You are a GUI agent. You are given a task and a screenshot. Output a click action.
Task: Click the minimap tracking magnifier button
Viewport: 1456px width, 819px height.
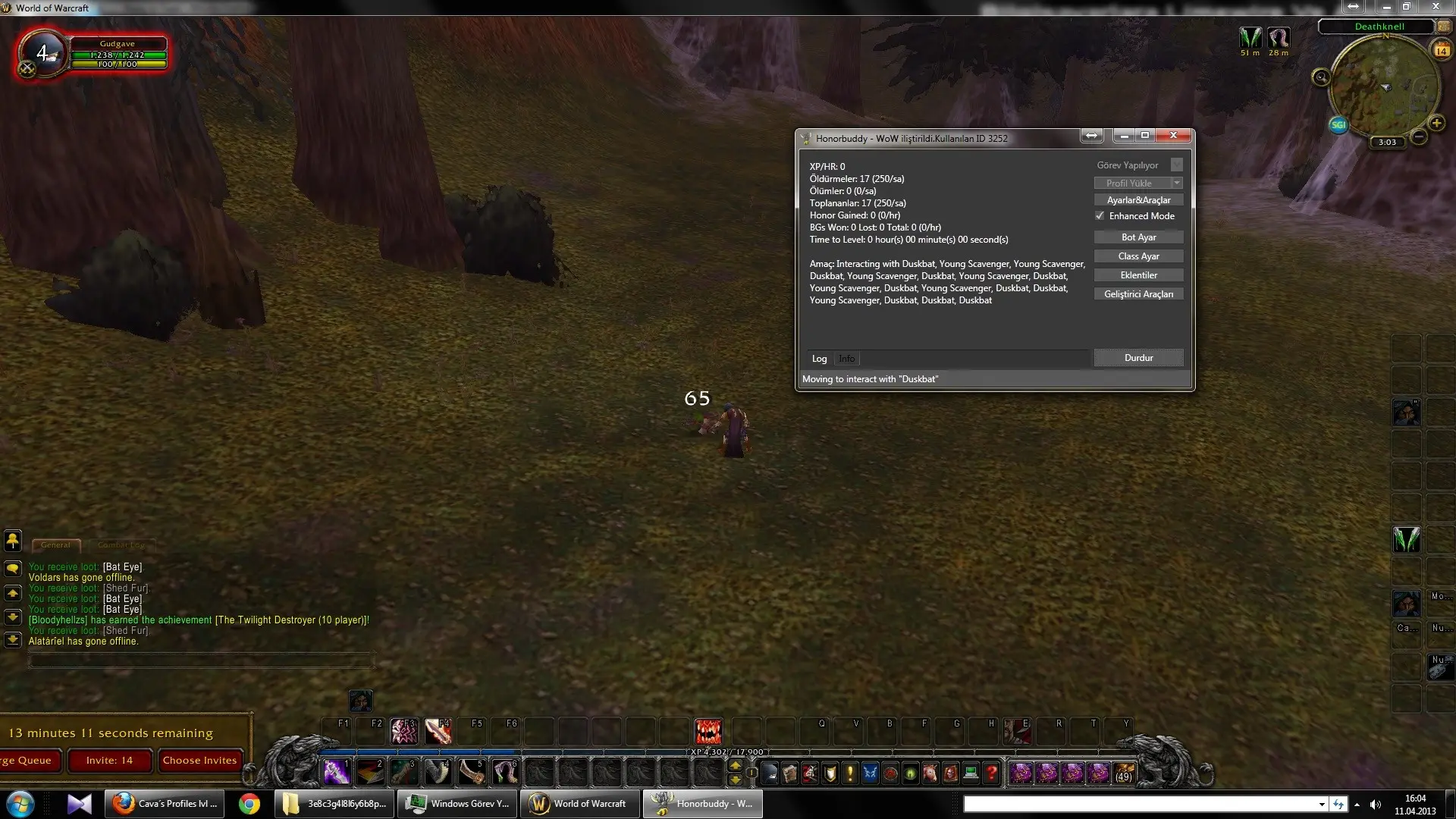pos(1321,77)
